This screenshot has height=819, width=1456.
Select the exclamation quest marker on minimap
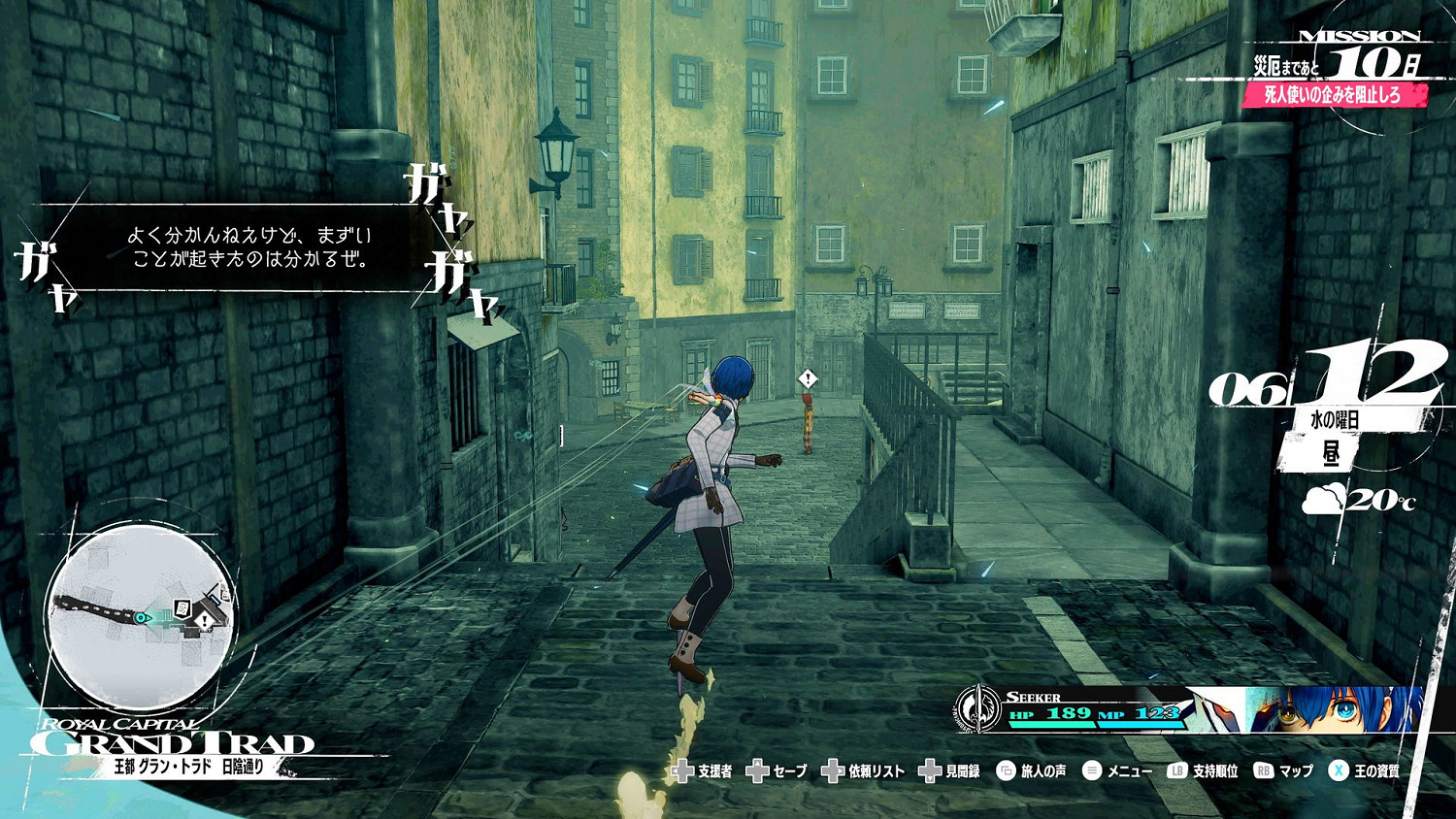204,621
